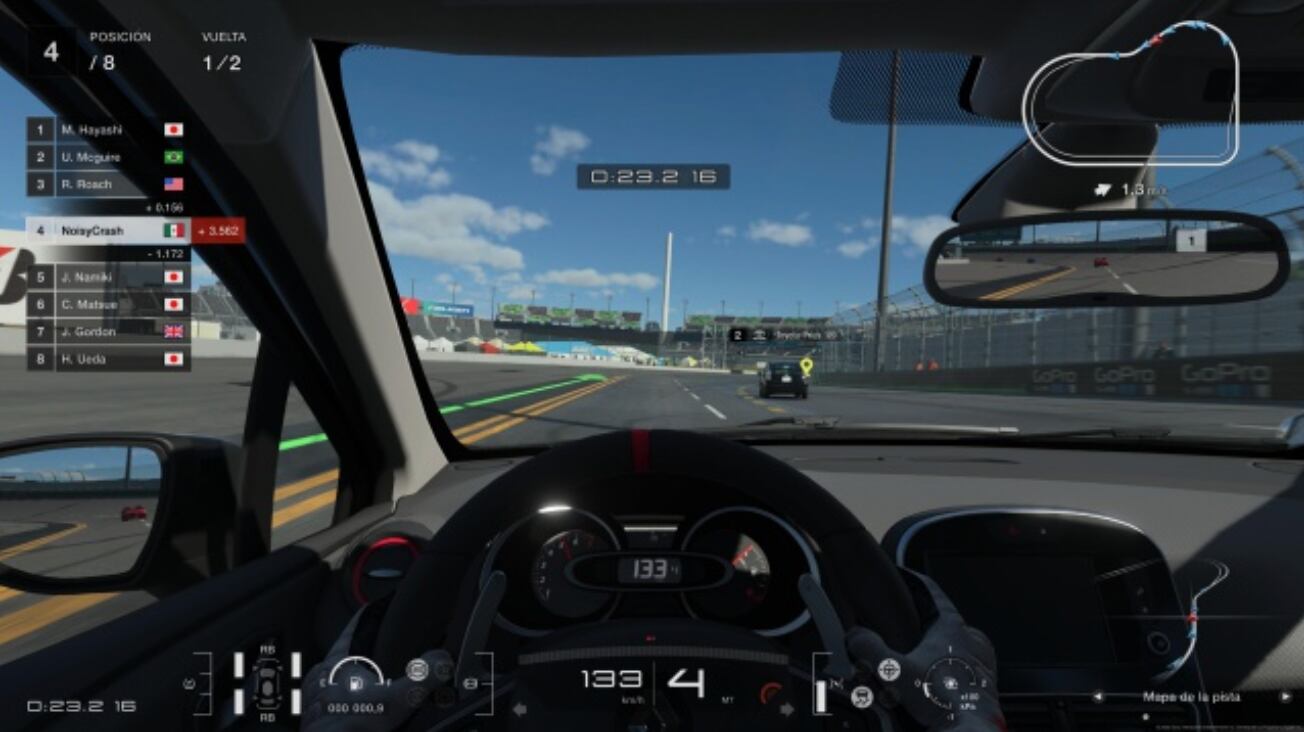Choose J. Namiki in the leaderboard
Viewport: 1304px width, 732px height.
(108, 277)
